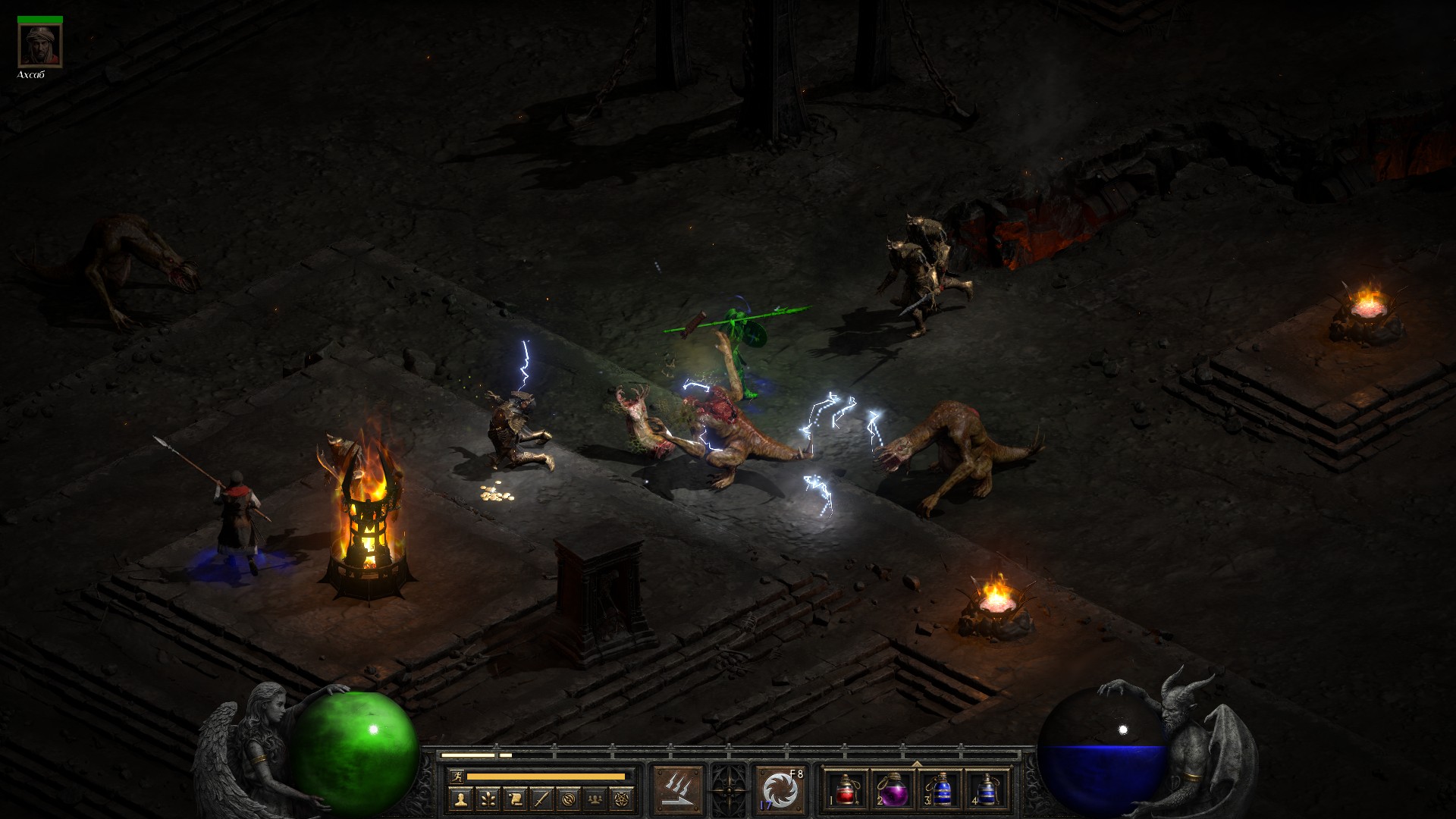Viewport: 1456px width, 819px height.
Task: Use the red healing potion in belt slot 1
Action: pyautogui.click(x=845, y=789)
